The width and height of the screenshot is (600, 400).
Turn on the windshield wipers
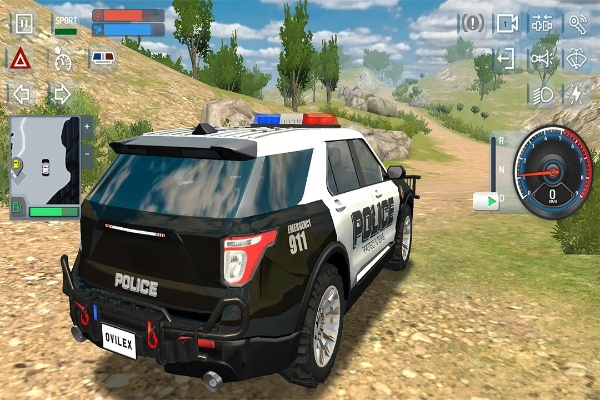point(577,58)
